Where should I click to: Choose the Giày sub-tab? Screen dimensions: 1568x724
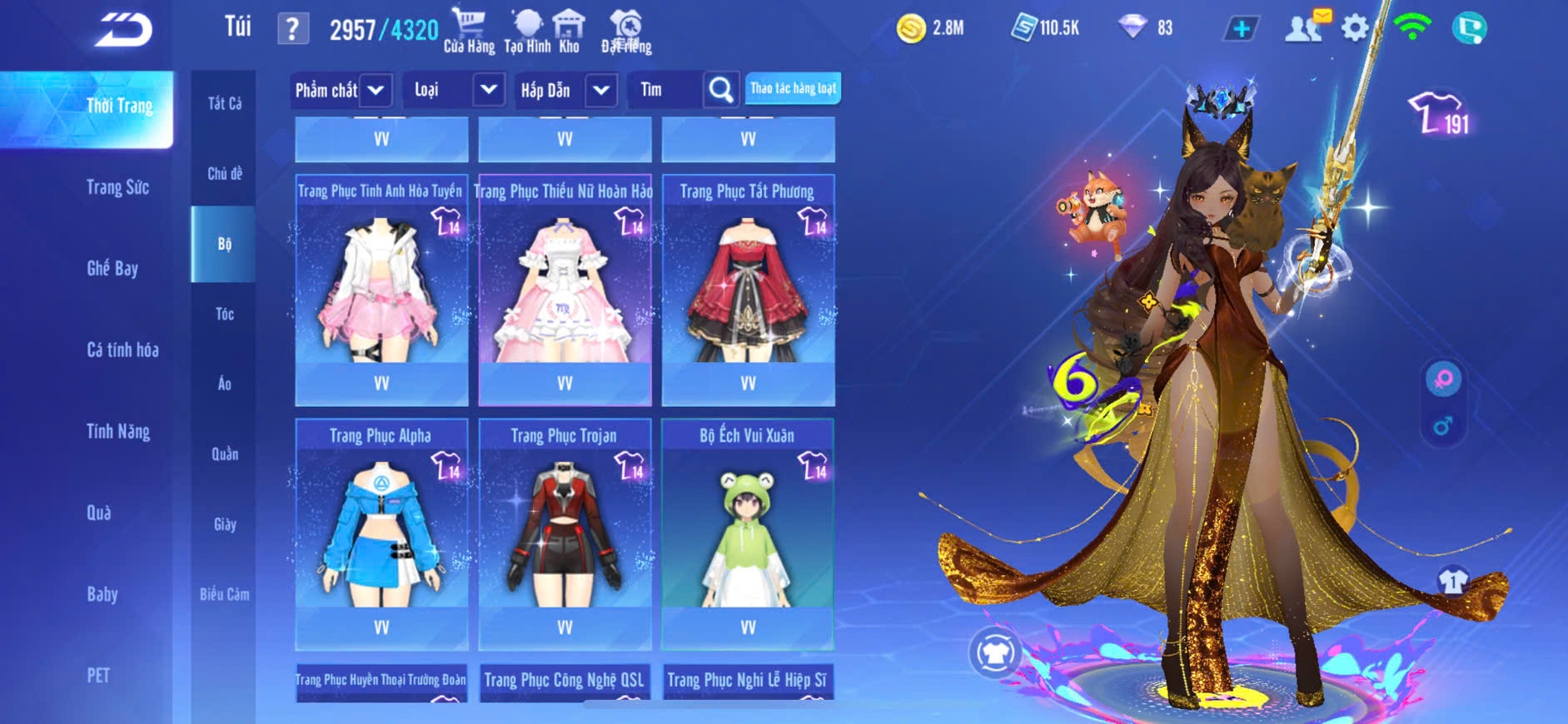(x=224, y=524)
